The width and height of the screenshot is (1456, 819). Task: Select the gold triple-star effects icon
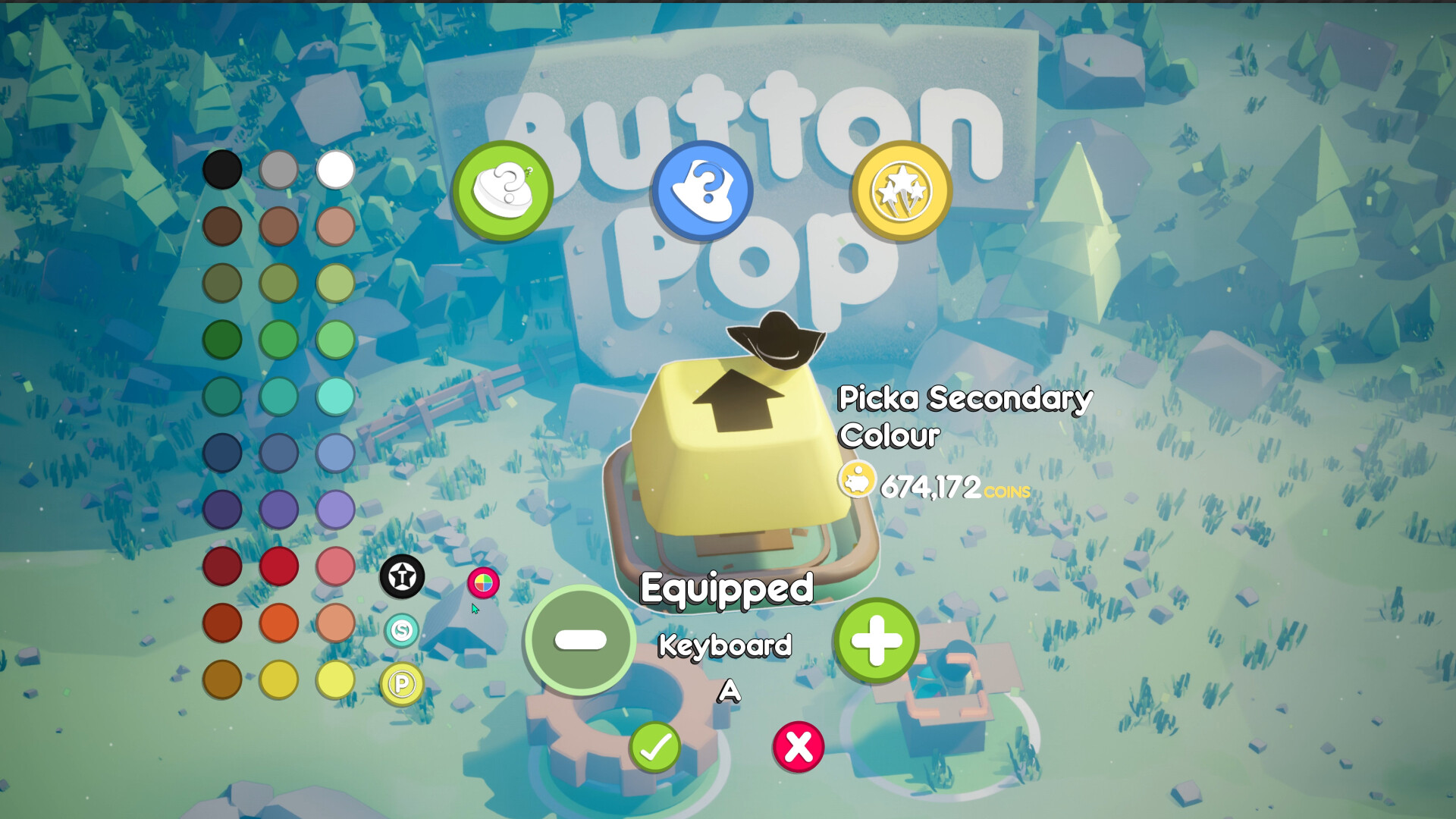[900, 191]
